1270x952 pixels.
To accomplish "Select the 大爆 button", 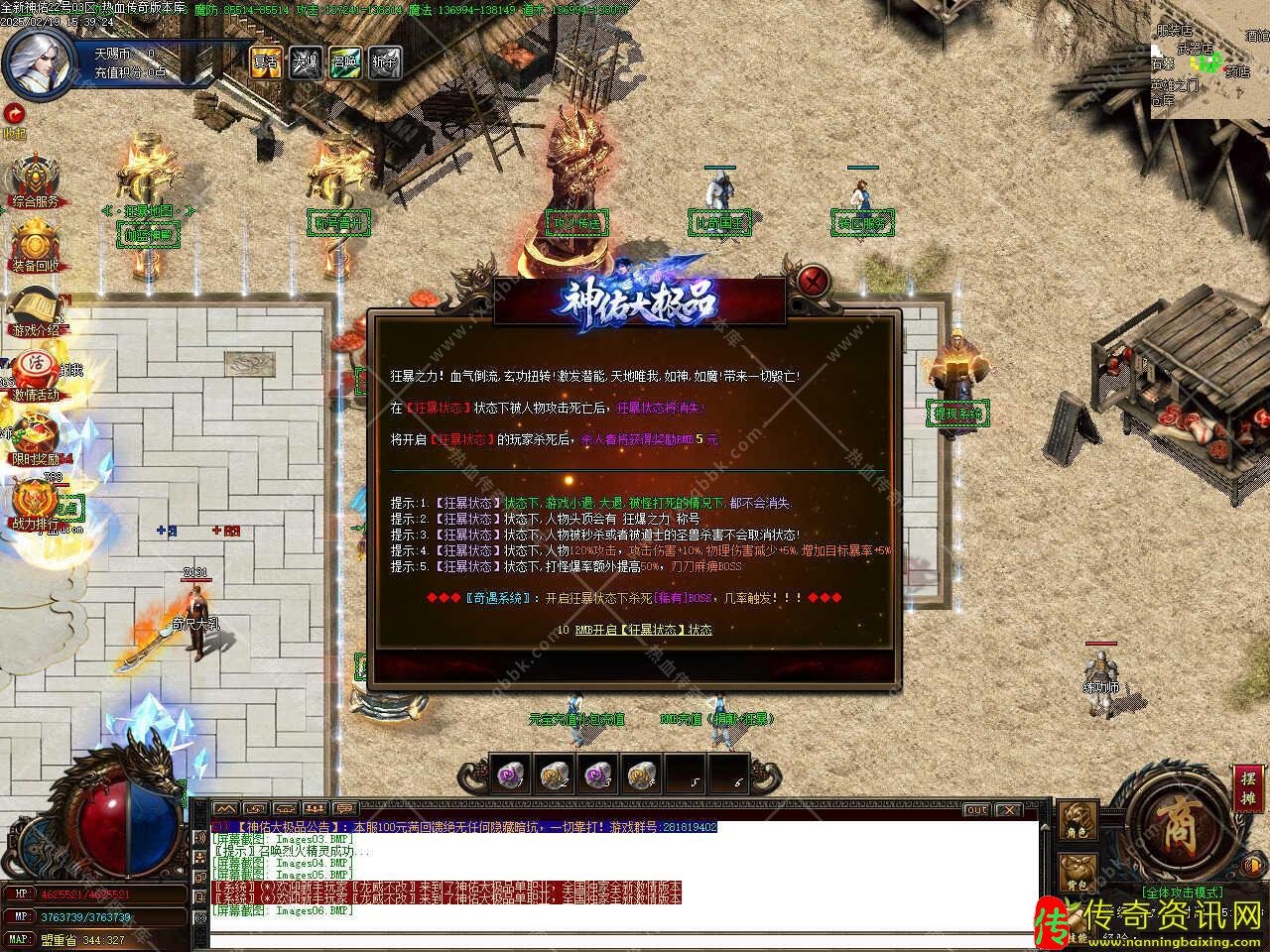I will point(305,61).
